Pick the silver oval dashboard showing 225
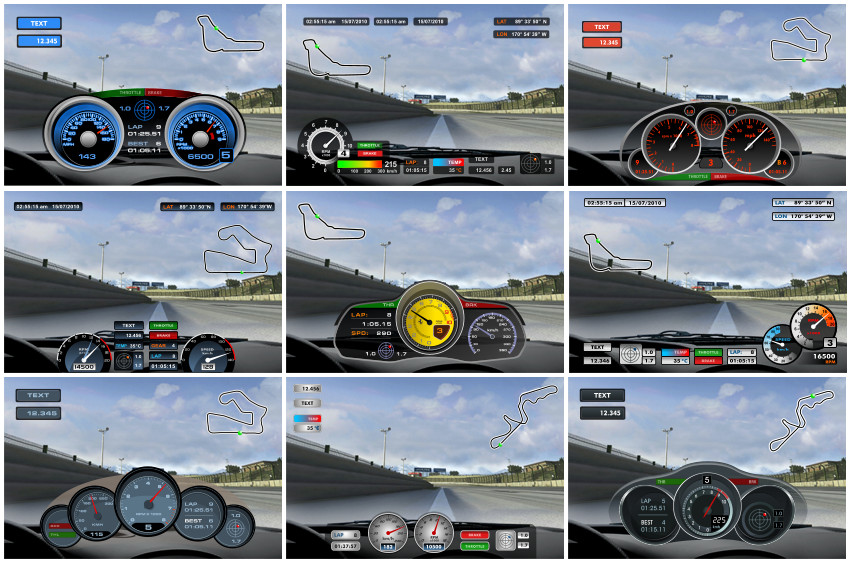 [x=706, y=467]
